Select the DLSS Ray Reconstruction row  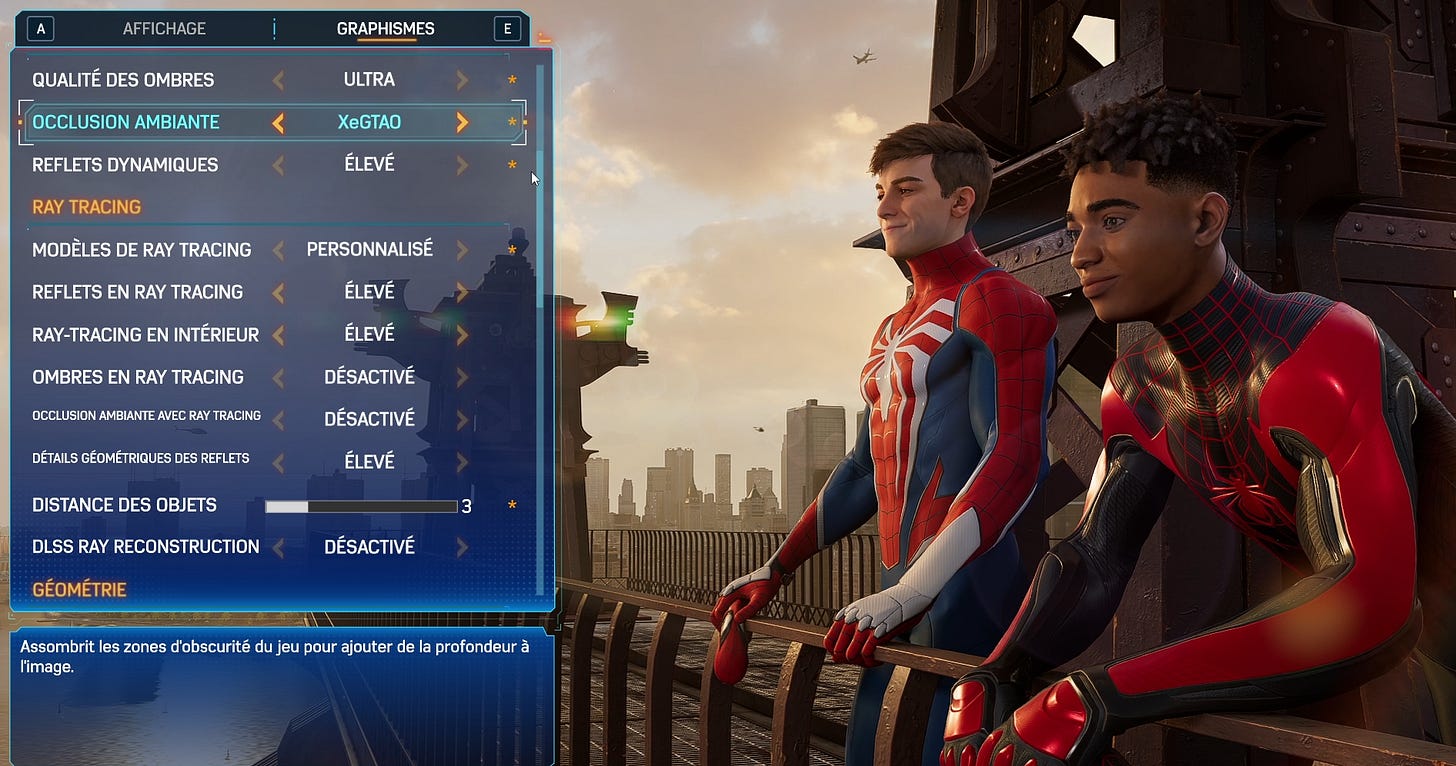[145, 547]
